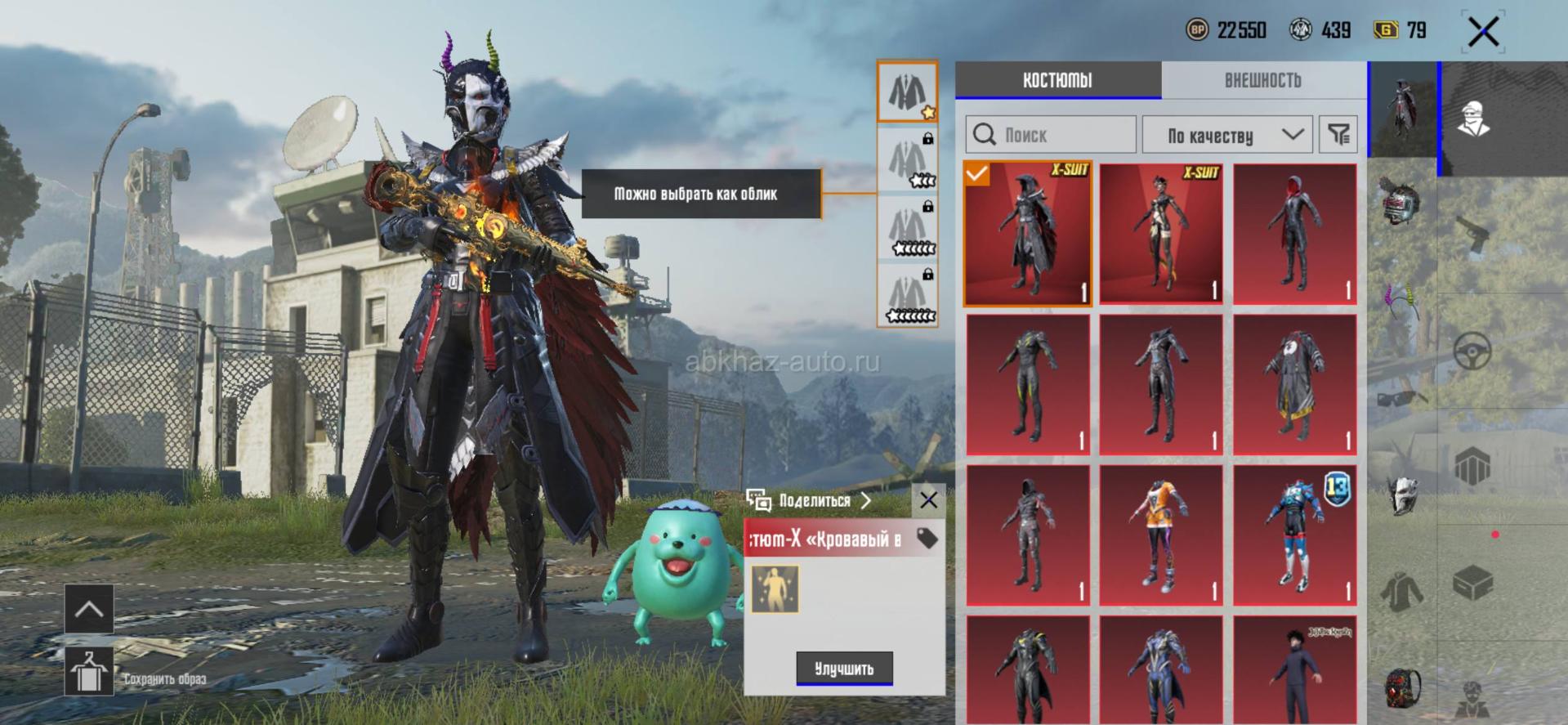Open the steering wheel vehicles category

click(x=1473, y=352)
